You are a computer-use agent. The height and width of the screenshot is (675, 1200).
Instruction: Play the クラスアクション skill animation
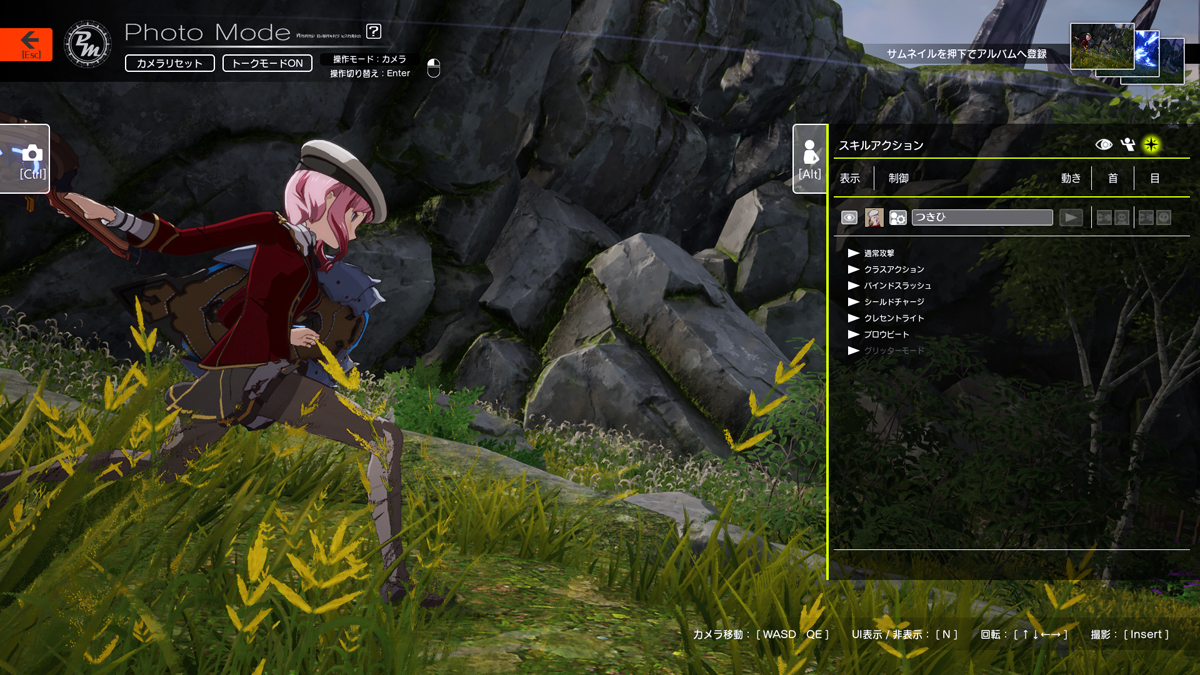[854, 269]
